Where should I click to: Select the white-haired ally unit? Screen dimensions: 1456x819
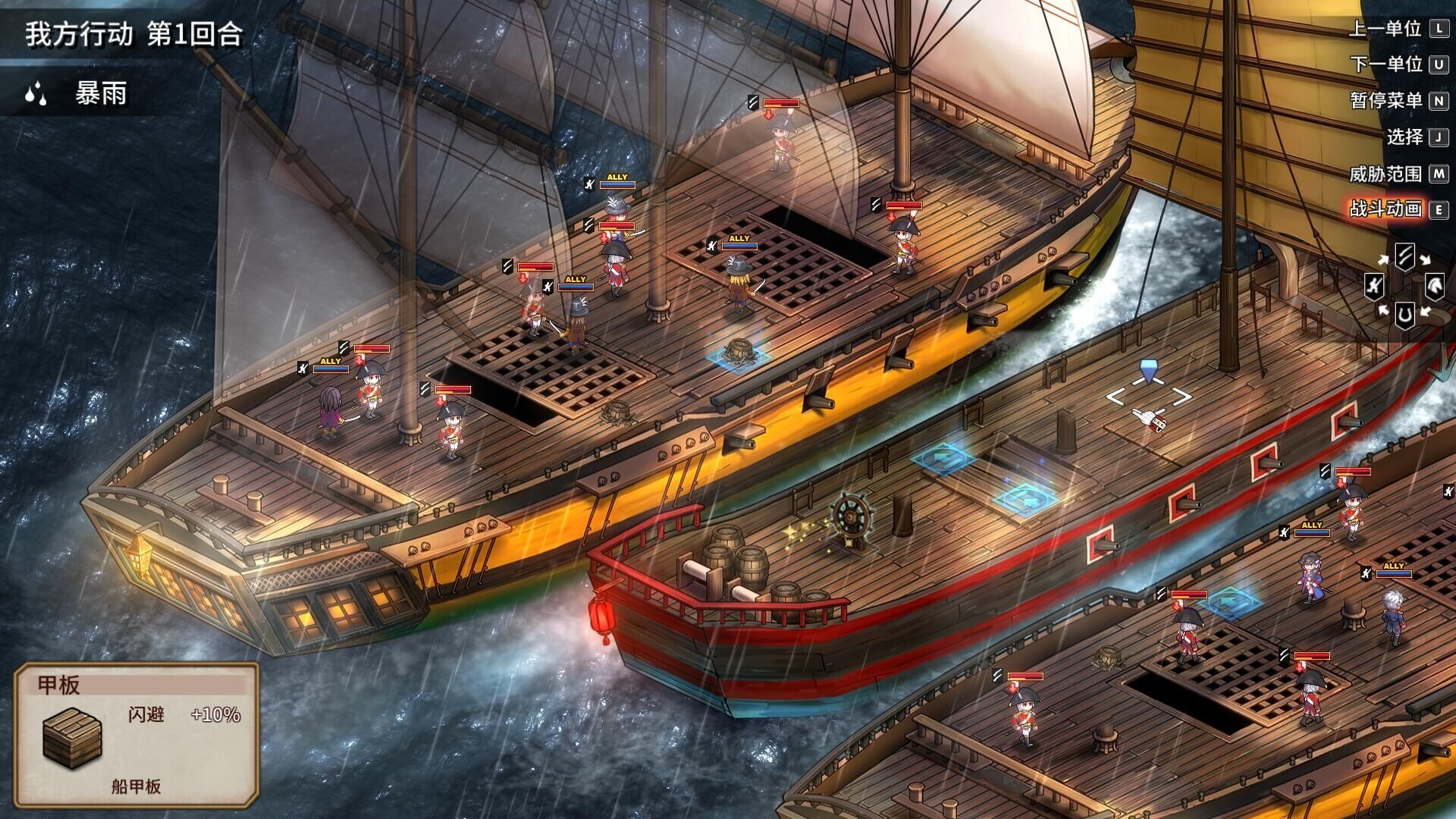pos(1392,617)
